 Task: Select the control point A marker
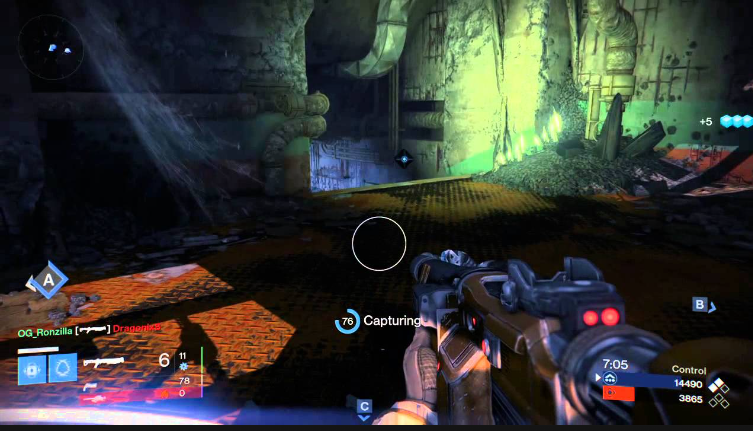[x=47, y=281]
